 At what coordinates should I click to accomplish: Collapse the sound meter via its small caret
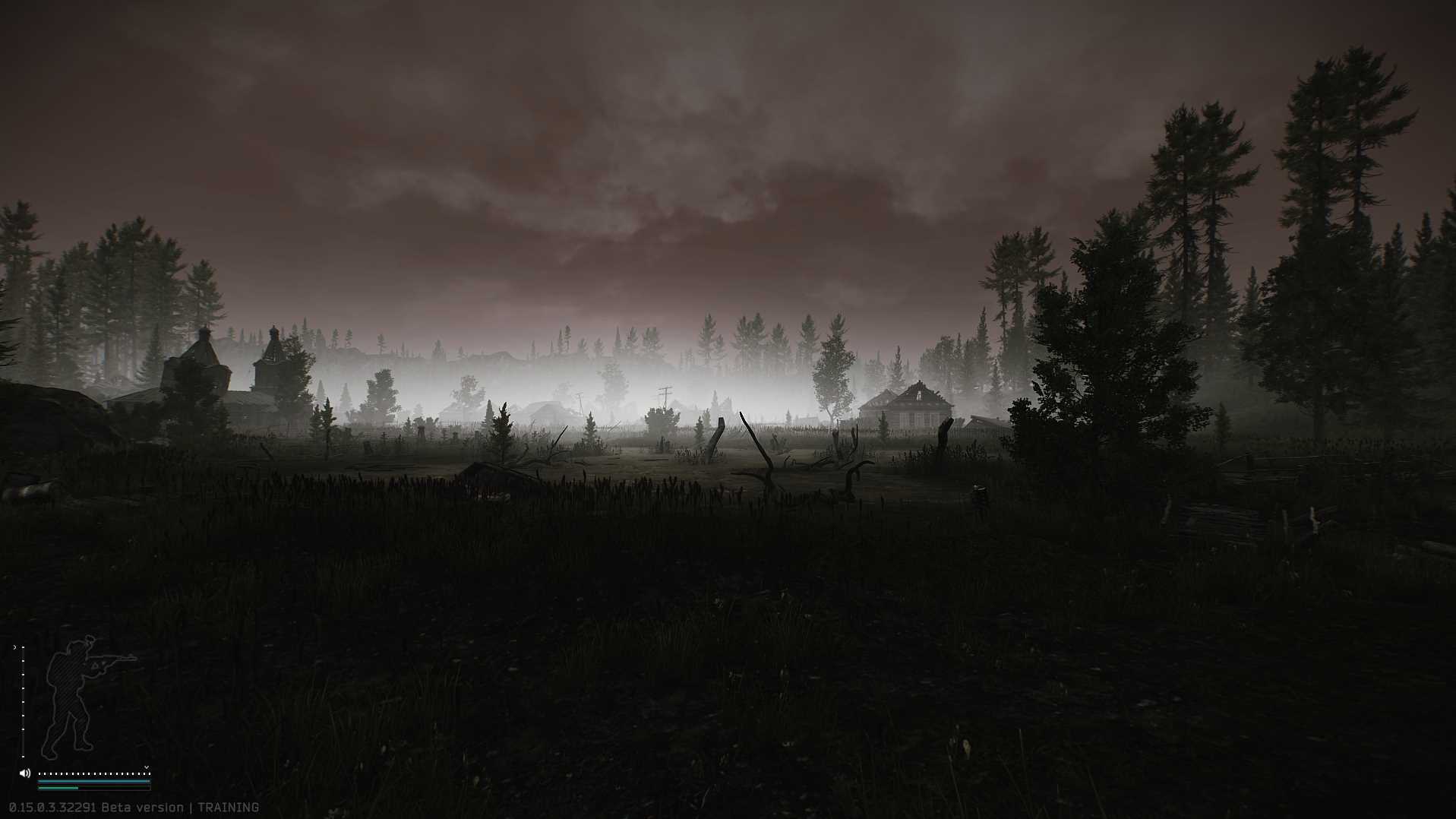[147, 767]
